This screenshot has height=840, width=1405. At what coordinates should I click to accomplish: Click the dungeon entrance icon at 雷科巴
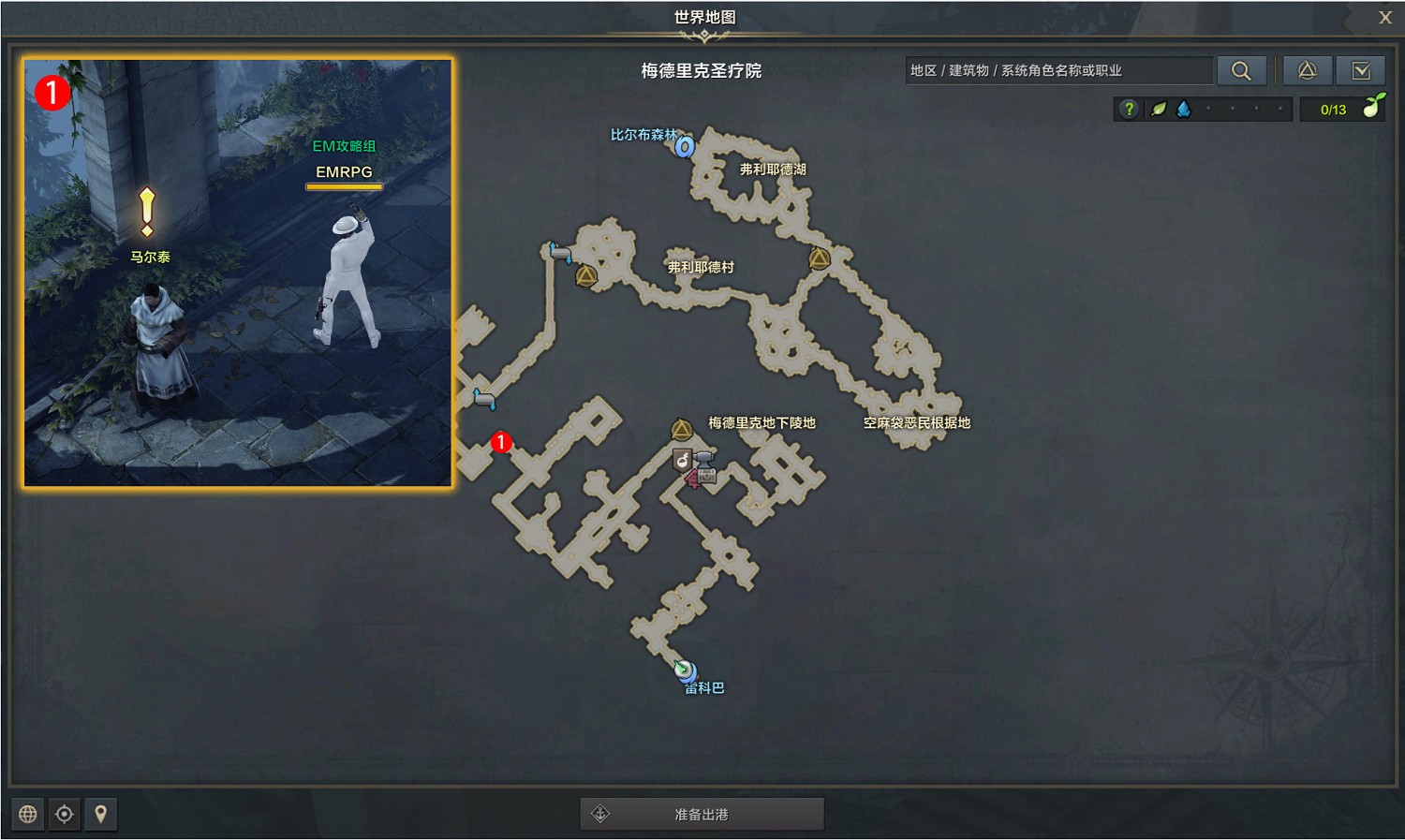tap(685, 671)
